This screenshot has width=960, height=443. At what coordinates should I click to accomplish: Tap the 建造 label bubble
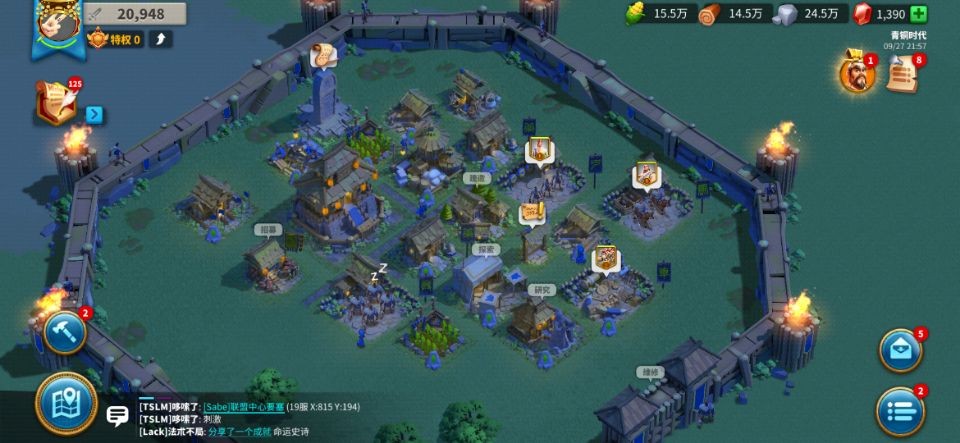[477, 178]
